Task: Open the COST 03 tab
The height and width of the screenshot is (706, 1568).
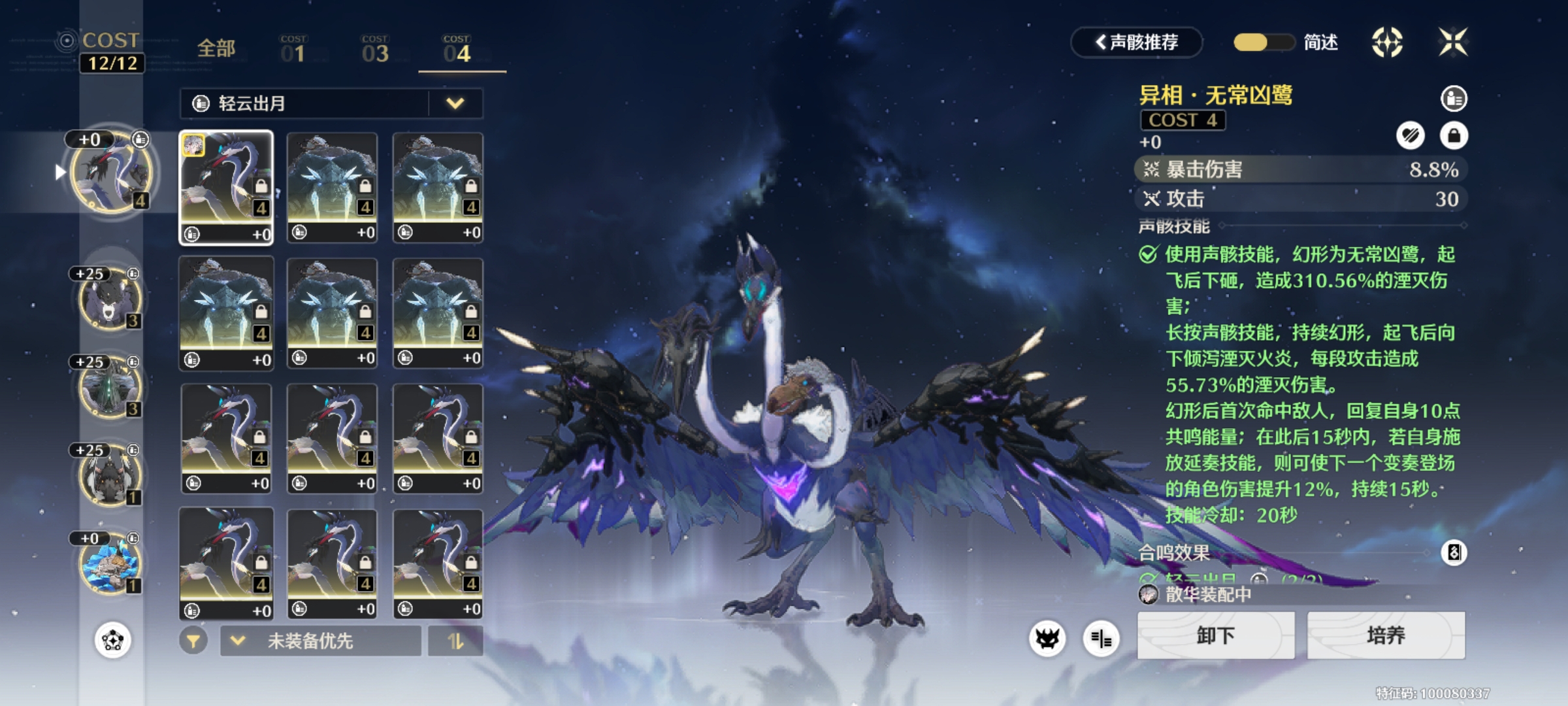Action: coord(375,50)
